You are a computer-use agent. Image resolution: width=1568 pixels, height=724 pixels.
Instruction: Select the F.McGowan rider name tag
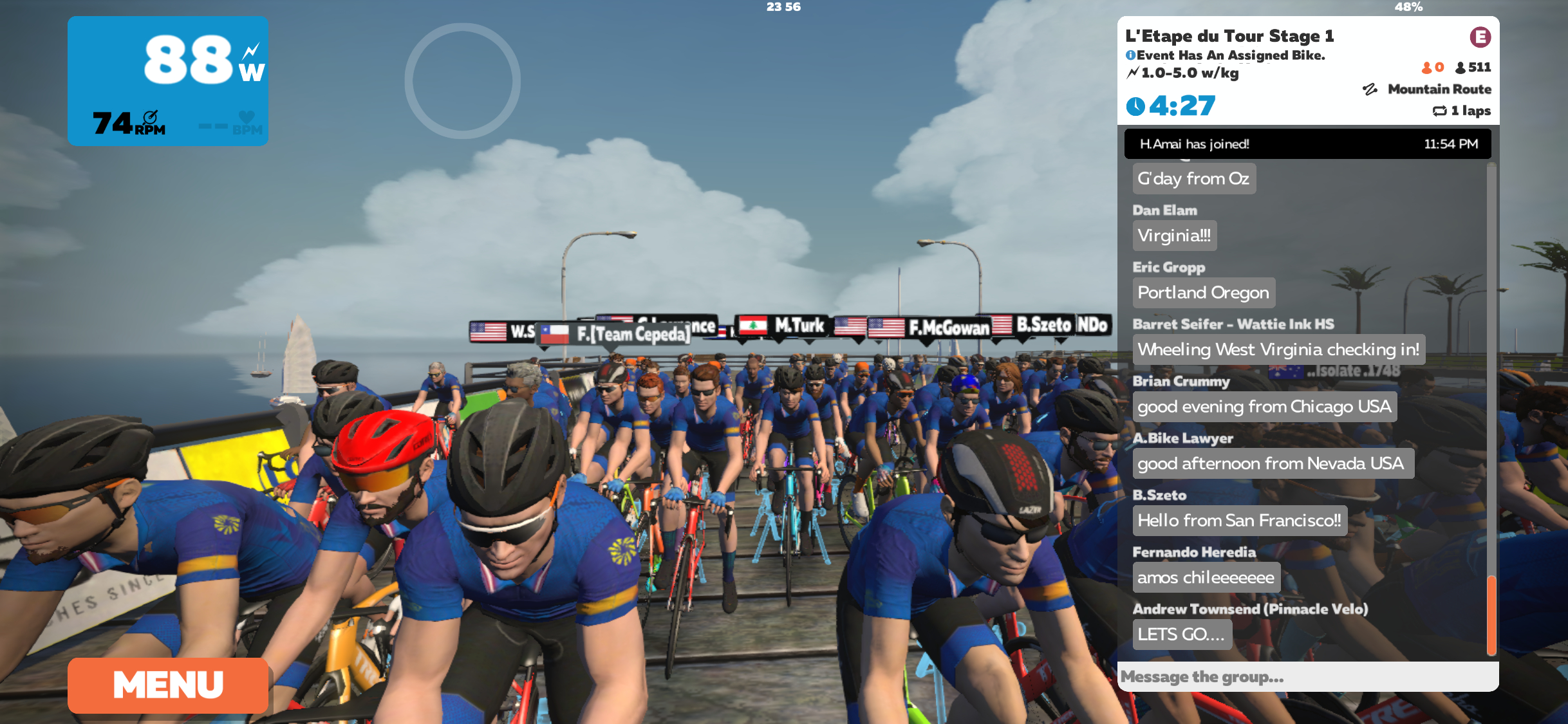click(929, 328)
